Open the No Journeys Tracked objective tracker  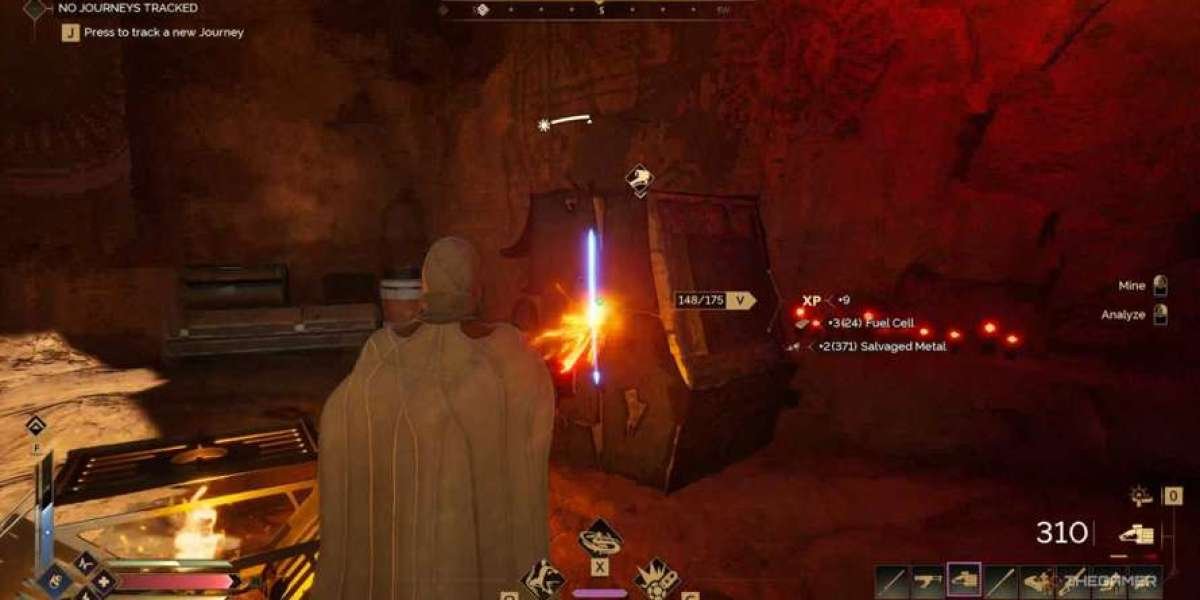128,8
